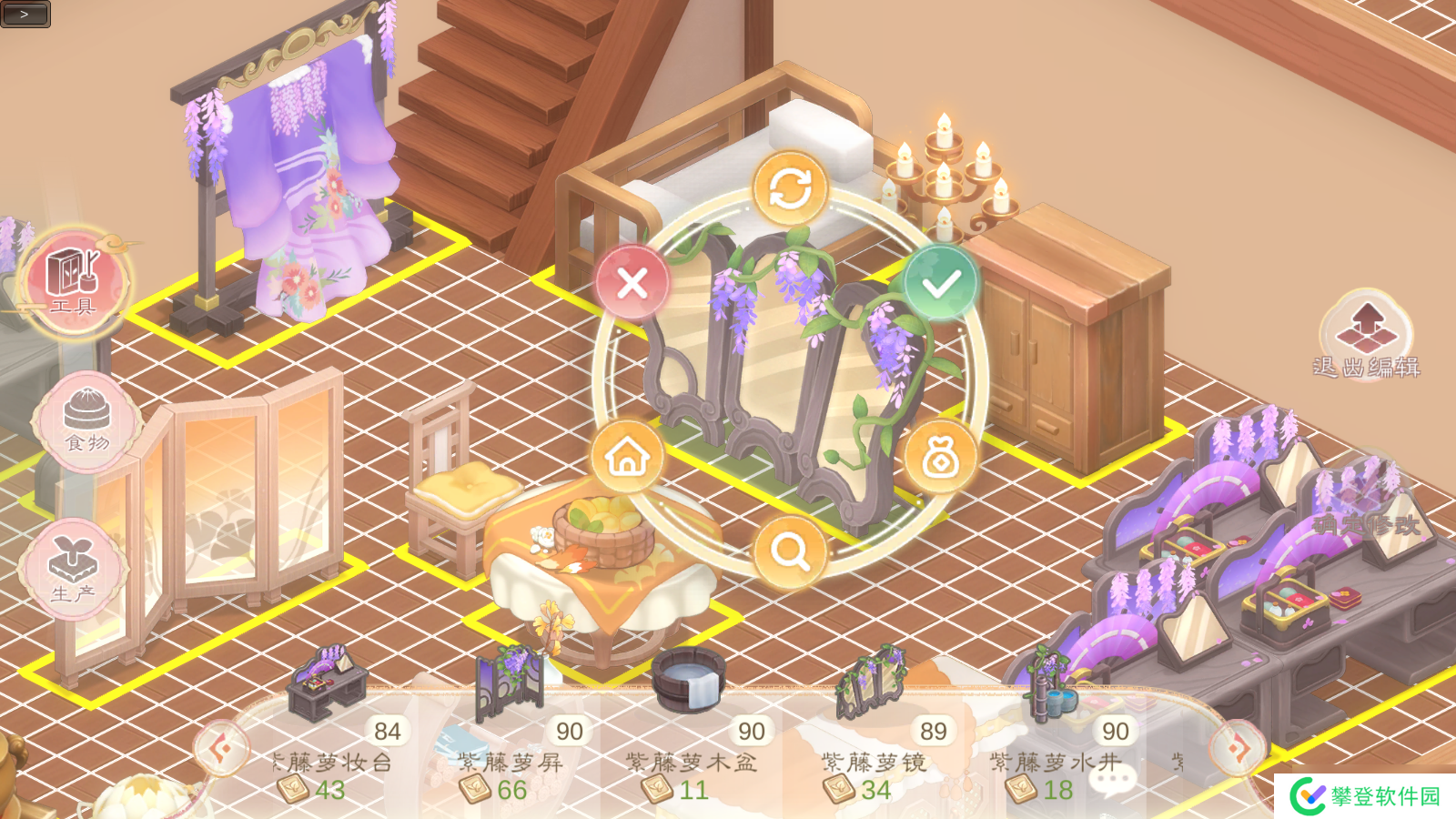This screenshot has height=819, width=1456.
Task: Click the orange house icon button
Action: [627, 457]
